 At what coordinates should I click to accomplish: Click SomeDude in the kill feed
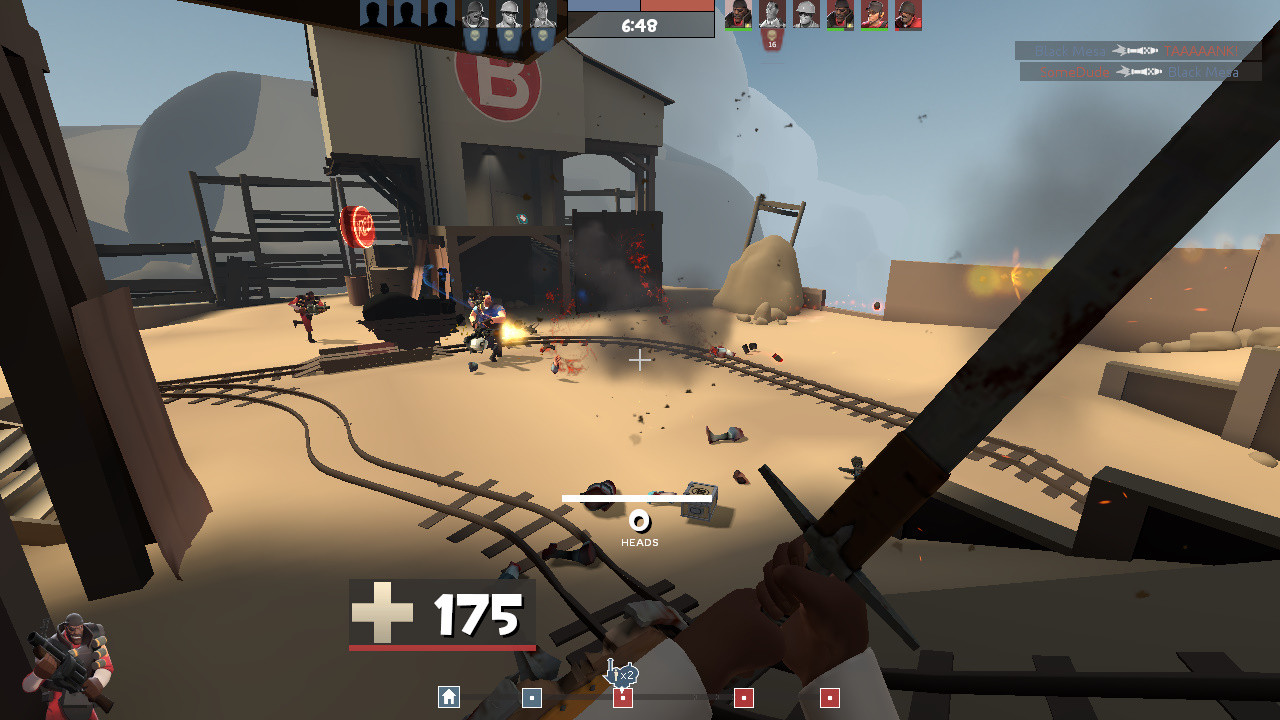pyautogui.click(x=1074, y=71)
